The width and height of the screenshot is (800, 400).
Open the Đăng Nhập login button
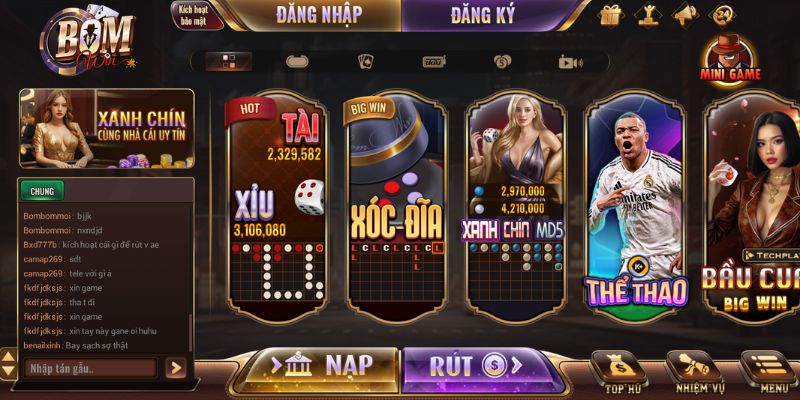tap(318, 15)
